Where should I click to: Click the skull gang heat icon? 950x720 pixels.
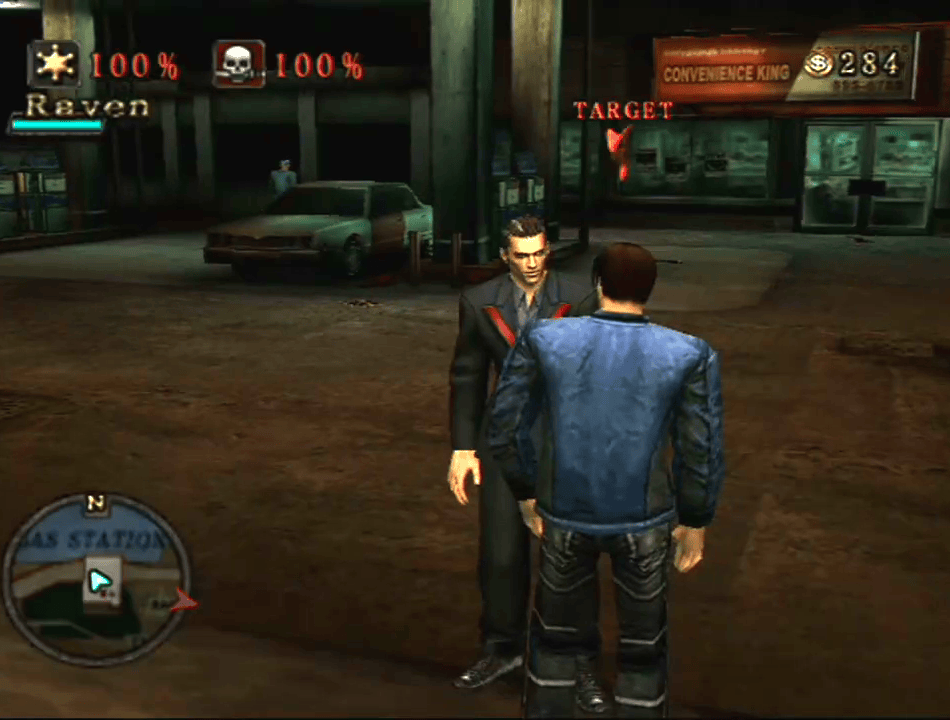(x=239, y=64)
